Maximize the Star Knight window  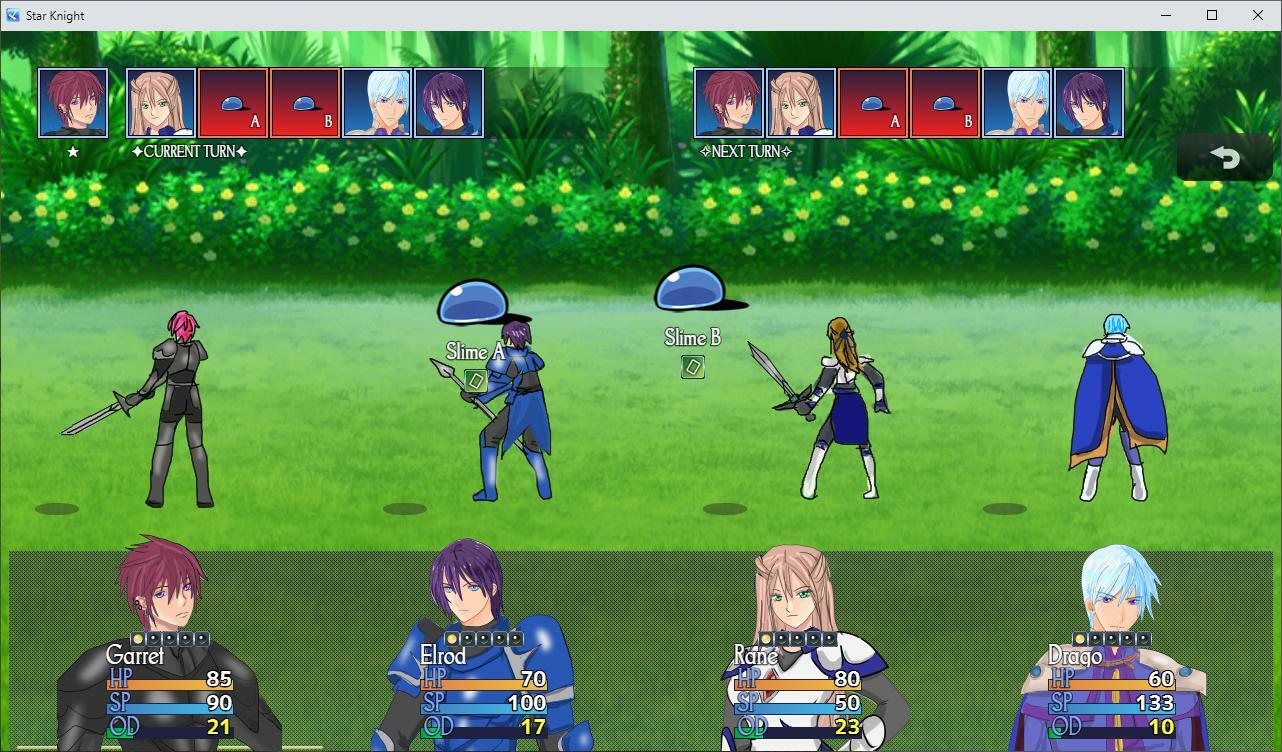(x=1212, y=15)
